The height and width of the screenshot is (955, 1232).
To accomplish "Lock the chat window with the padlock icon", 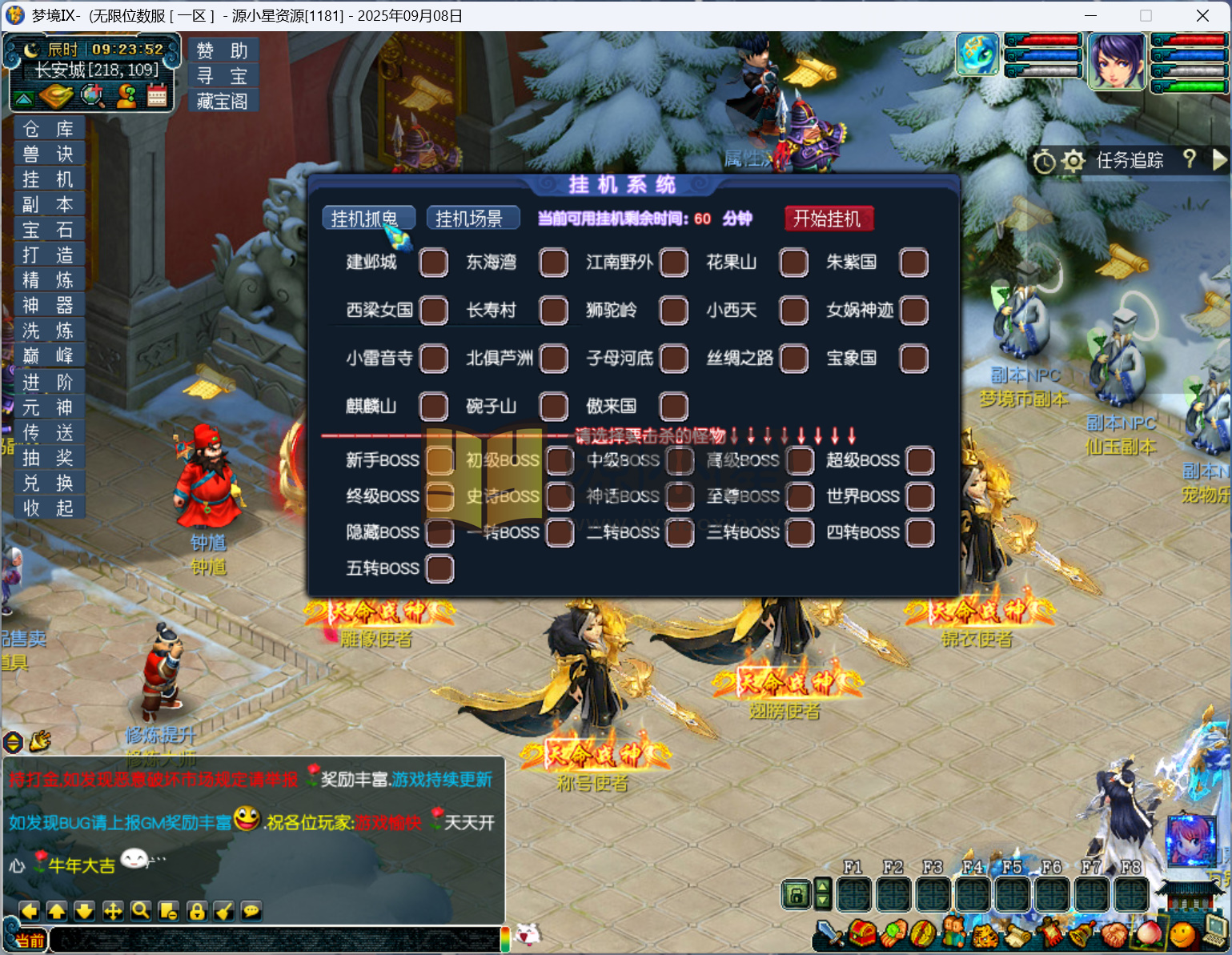I will pyautogui.click(x=196, y=911).
